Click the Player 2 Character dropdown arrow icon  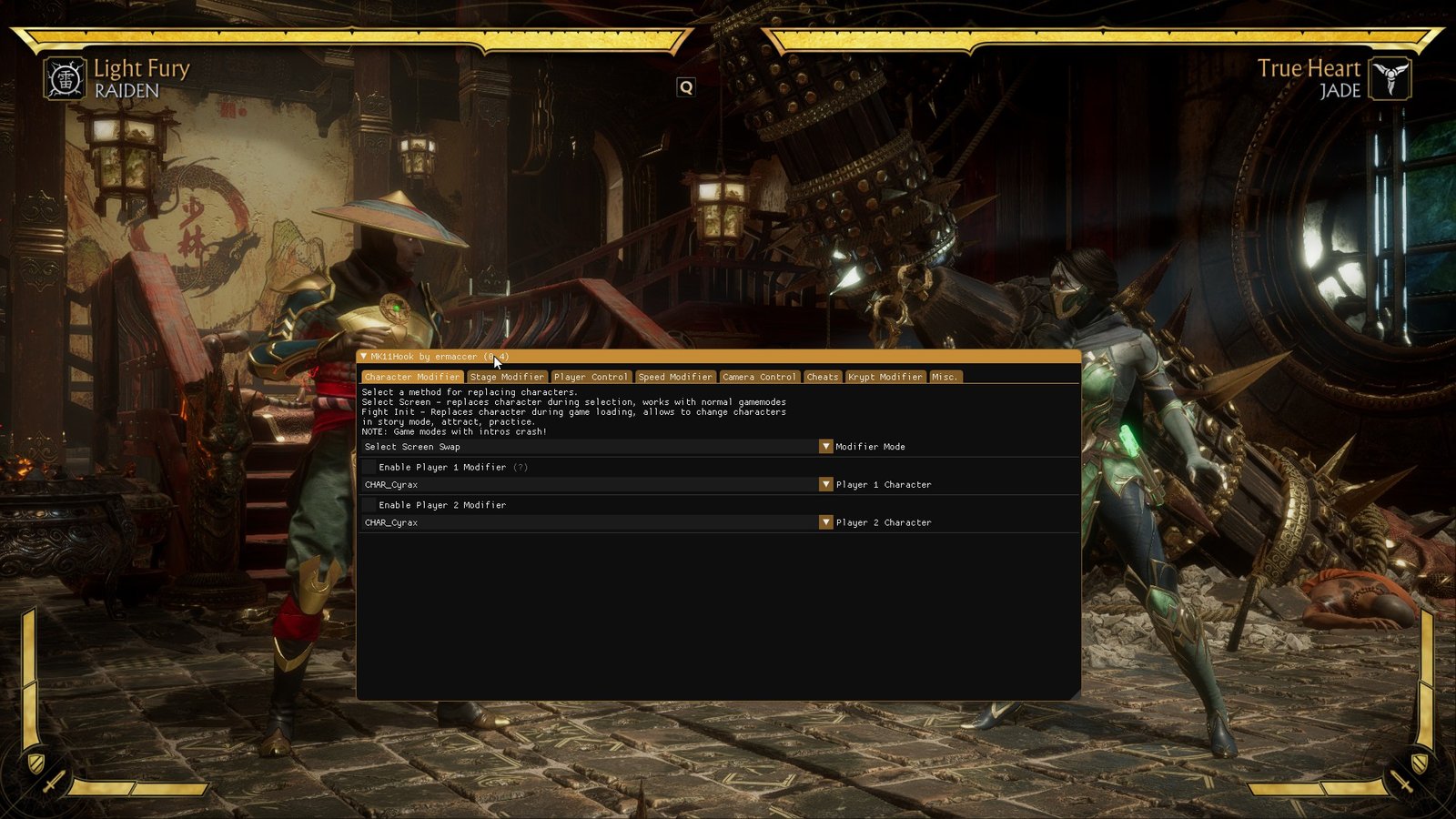coord(826,522)
